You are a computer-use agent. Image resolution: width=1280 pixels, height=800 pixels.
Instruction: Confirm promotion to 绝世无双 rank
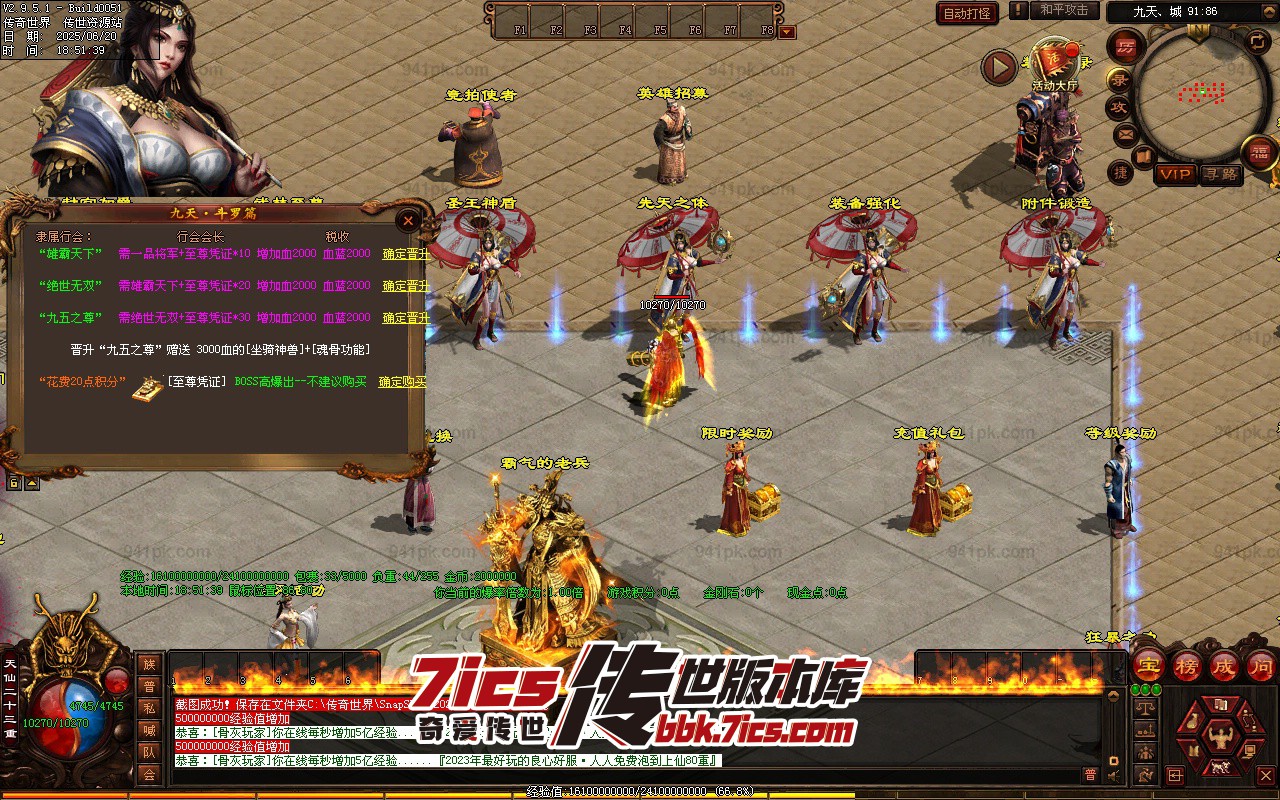405,286
